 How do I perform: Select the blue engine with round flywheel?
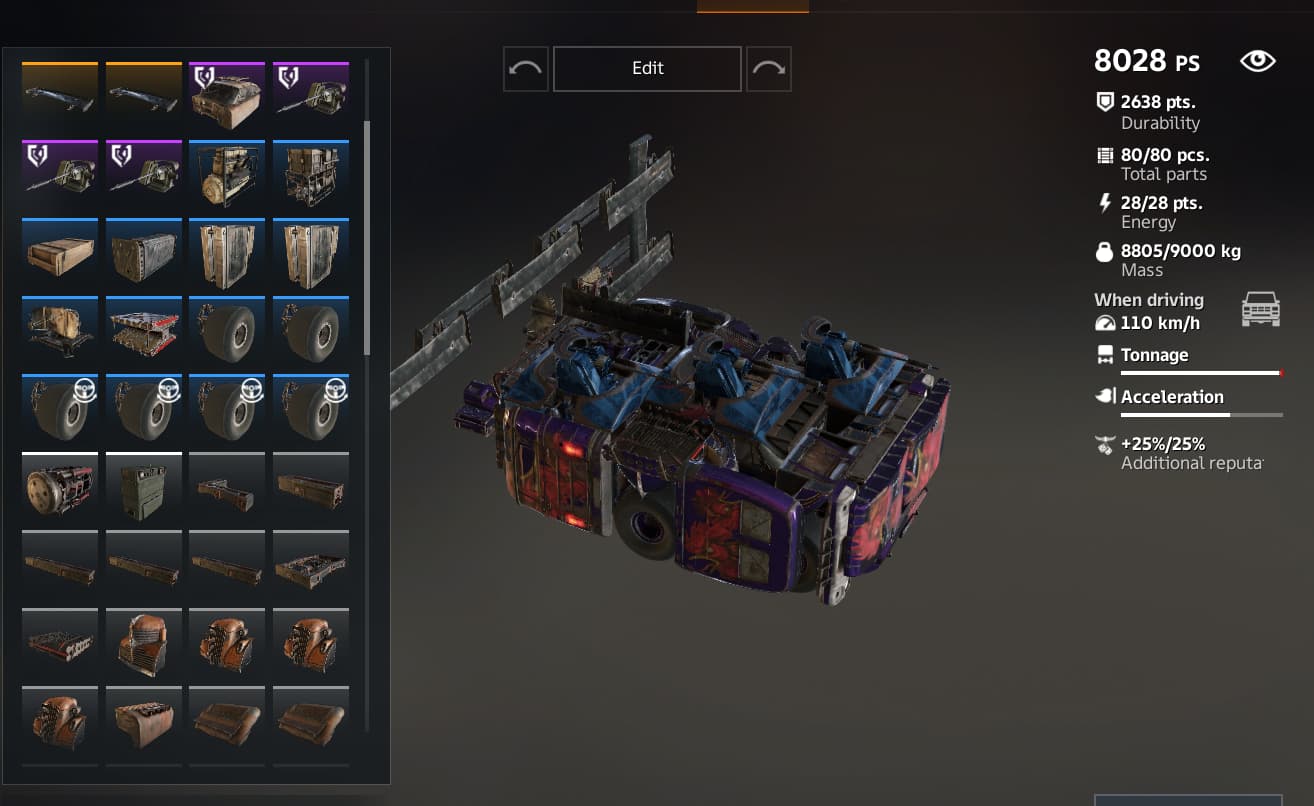227,176
